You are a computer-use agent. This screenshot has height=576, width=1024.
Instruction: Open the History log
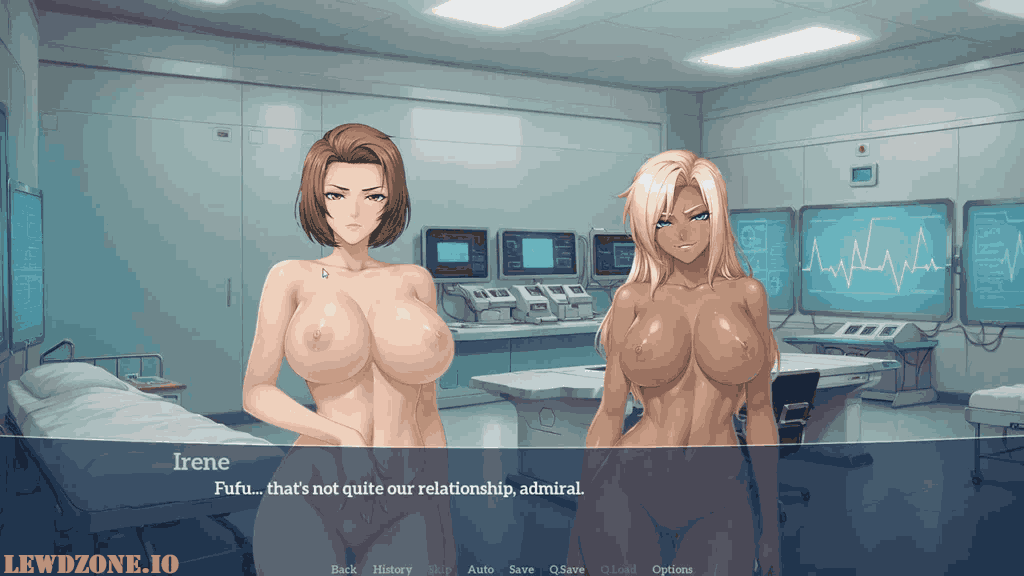coord(392,569)
